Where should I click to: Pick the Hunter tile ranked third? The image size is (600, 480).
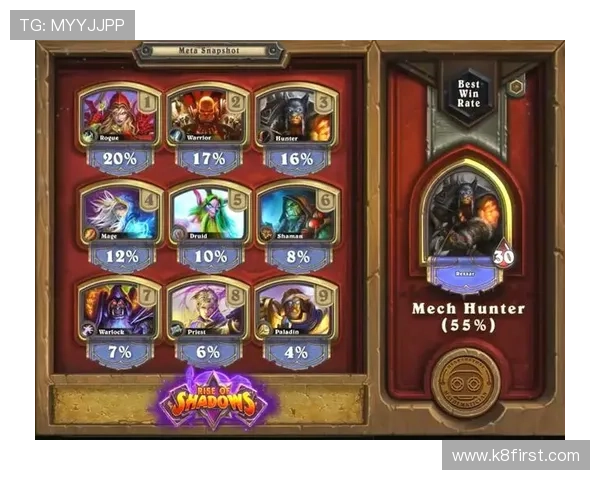click(x=295, y=116)
